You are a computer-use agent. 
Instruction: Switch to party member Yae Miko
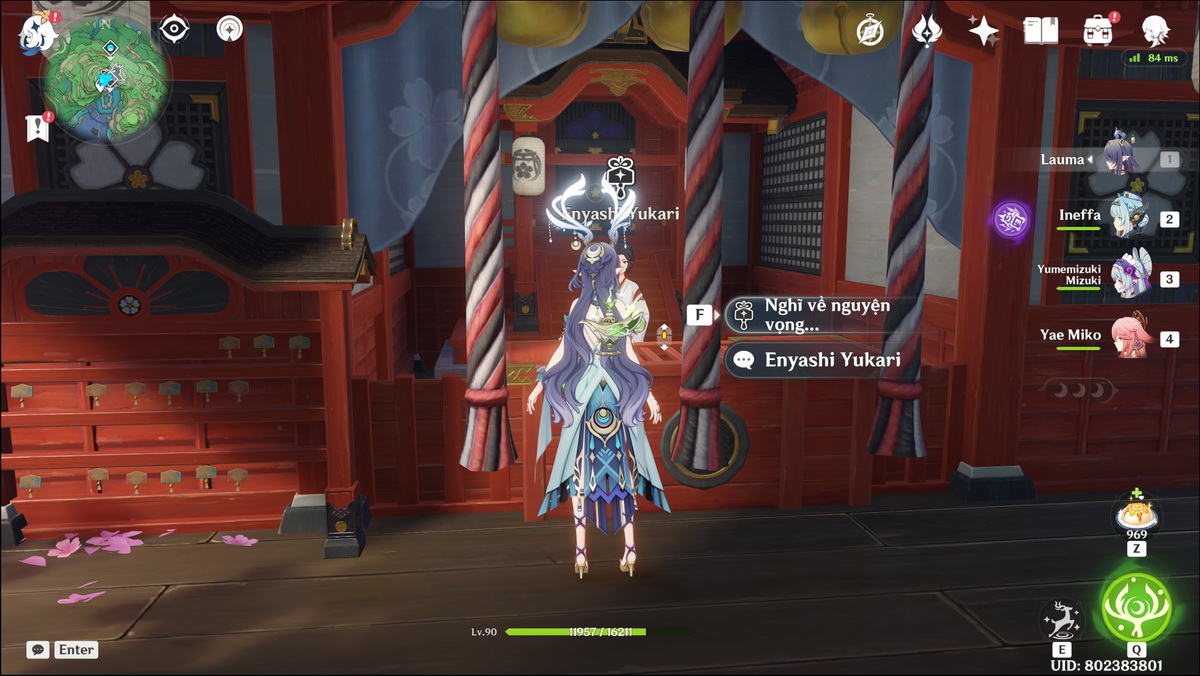pyautogui.click(x=1127, y=338)
